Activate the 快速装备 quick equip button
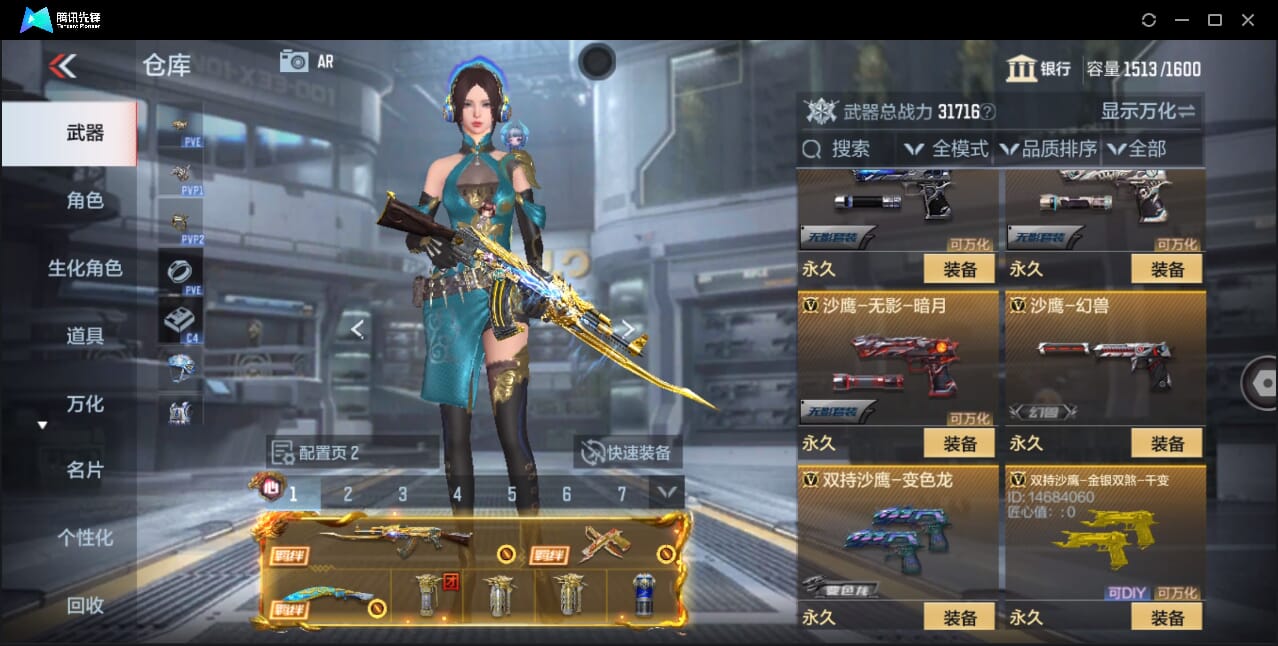1278x646 pixels. (x=628, y=453)
